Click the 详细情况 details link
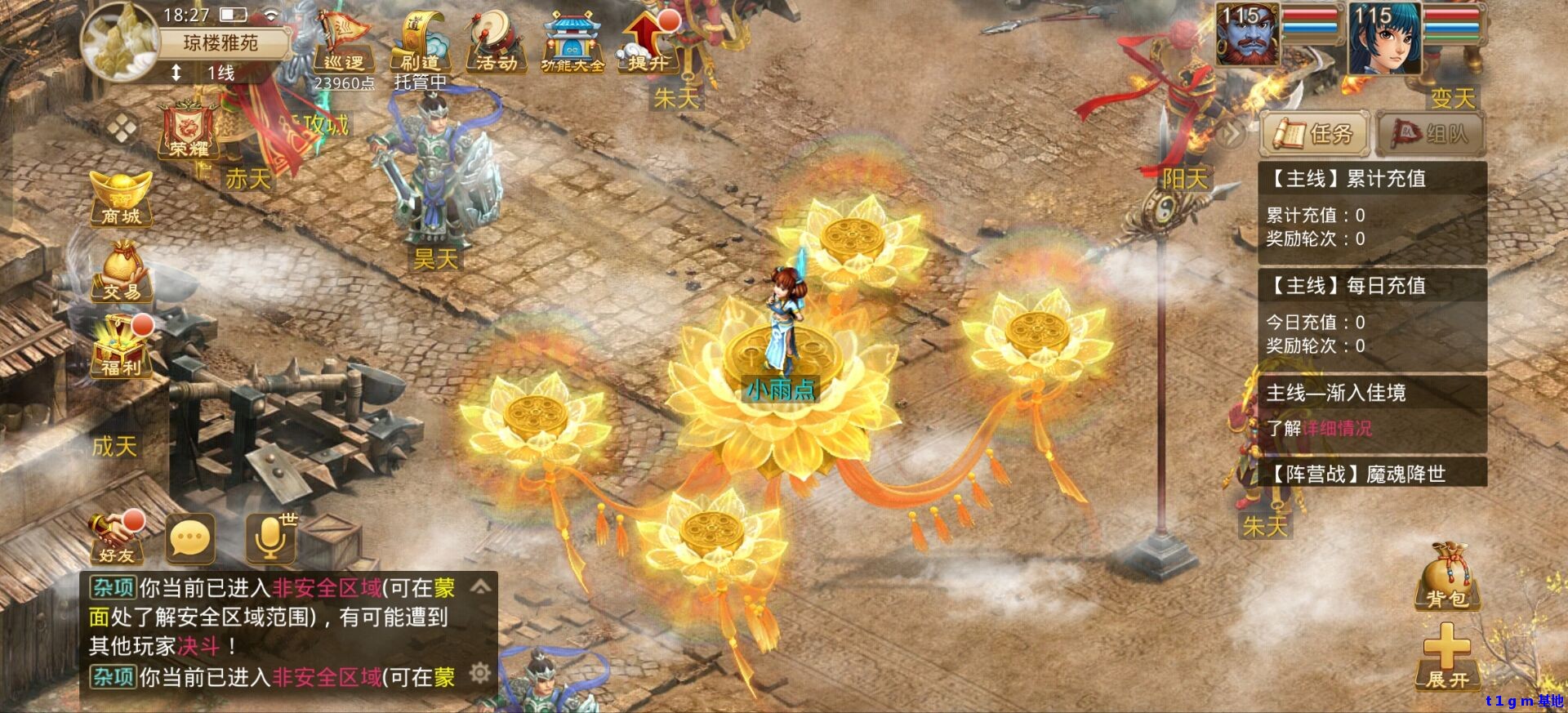This screenshot has width=1568, height=713. 1338,429
